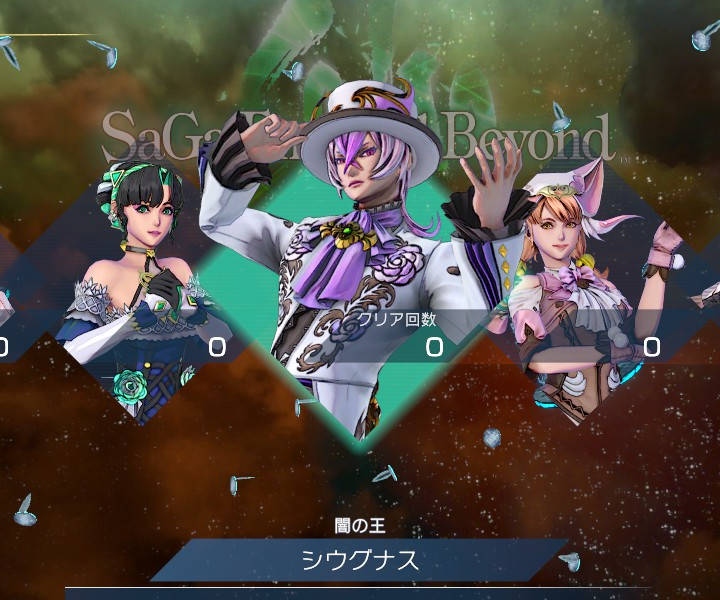Click the シウグナス name banner
This screenshot has height=600, width=720.
tap(360, 560)
